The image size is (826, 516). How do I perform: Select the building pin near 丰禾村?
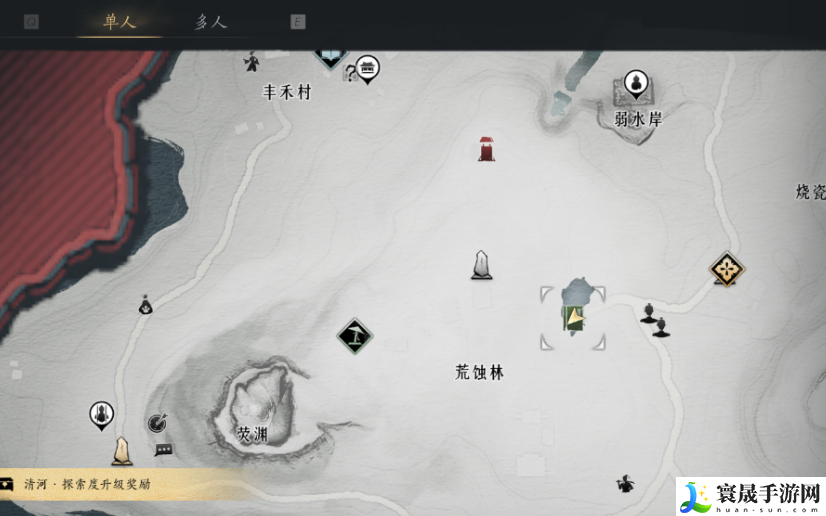[368, 68]
